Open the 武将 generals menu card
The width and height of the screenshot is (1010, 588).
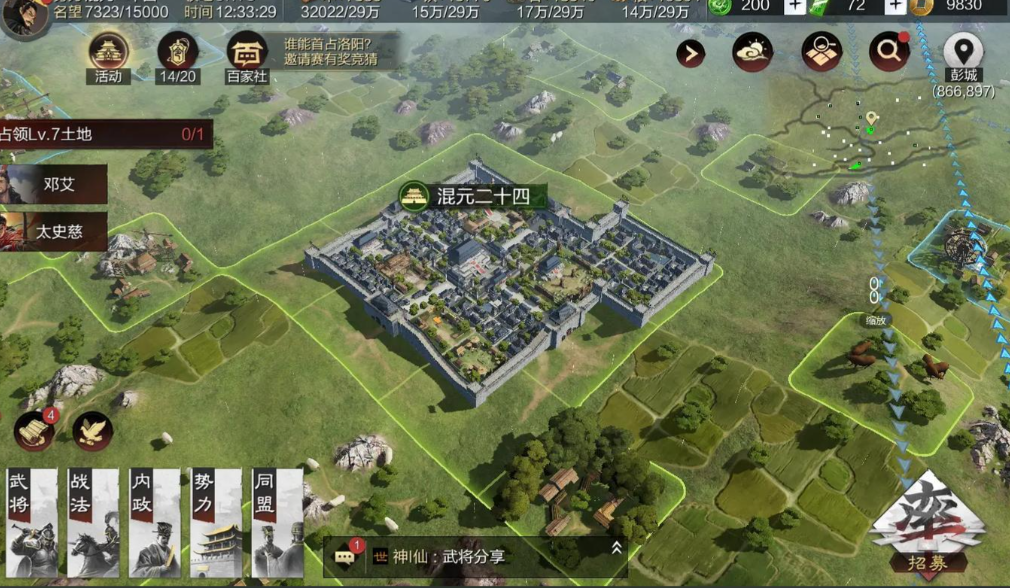[31, 523]
